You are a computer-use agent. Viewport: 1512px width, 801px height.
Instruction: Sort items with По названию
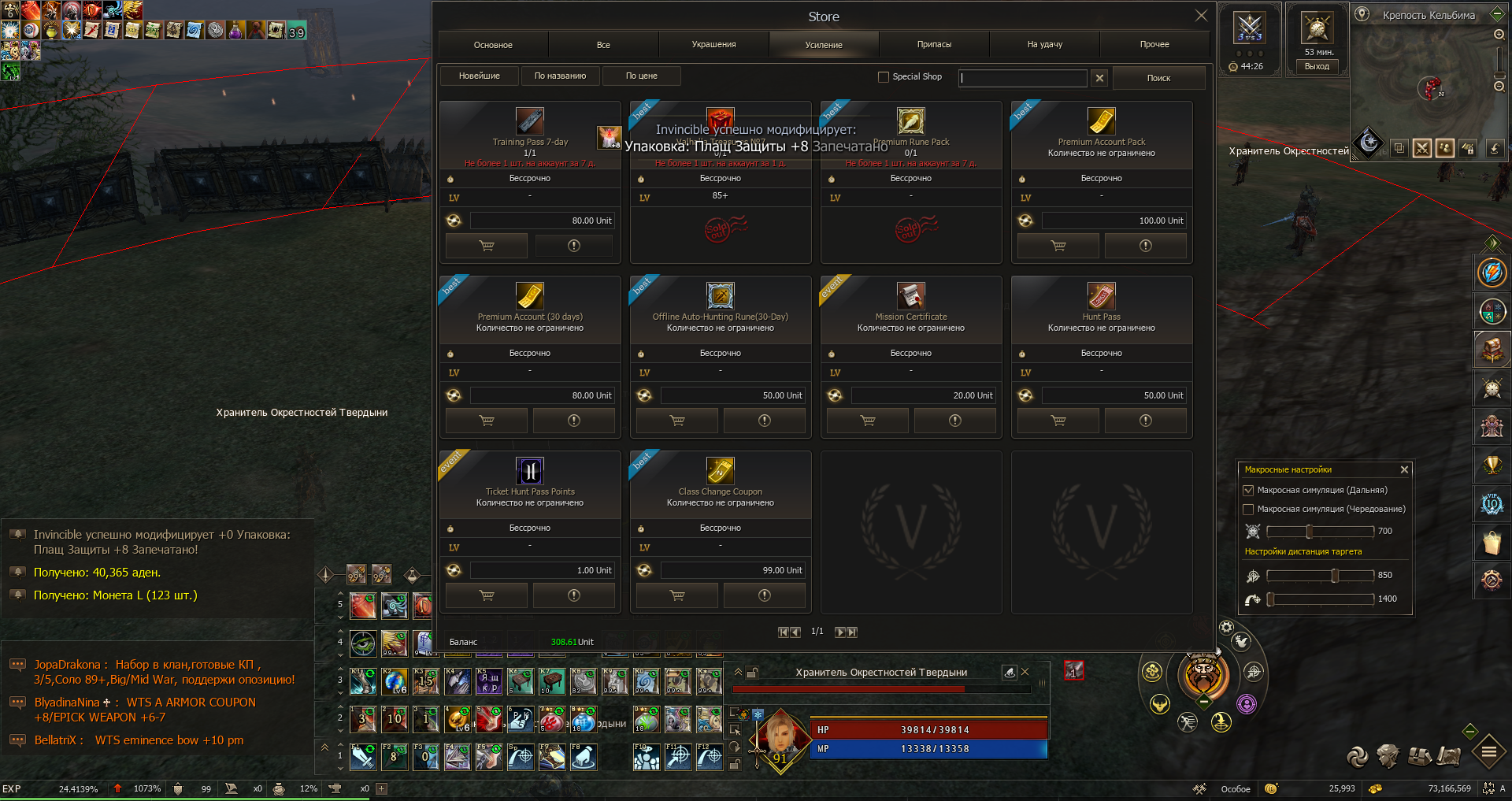click(x=560, y=76)
